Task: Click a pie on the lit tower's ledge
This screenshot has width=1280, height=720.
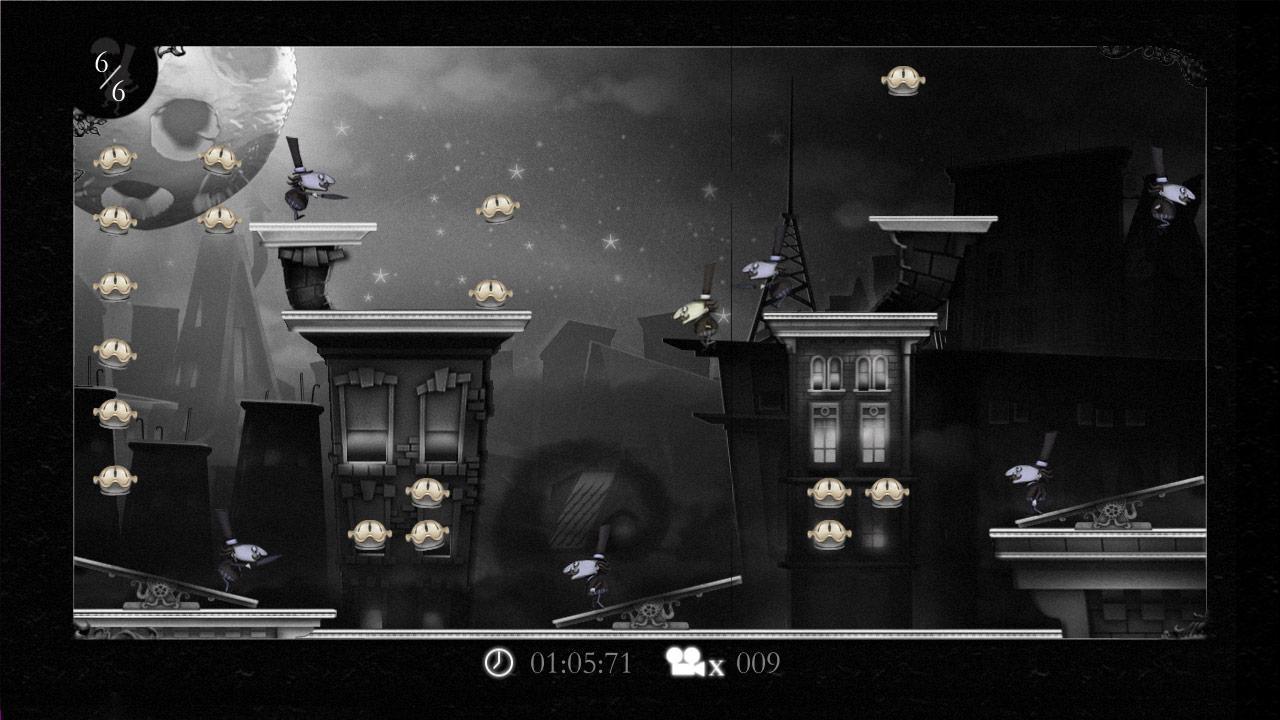Action: 832,492
